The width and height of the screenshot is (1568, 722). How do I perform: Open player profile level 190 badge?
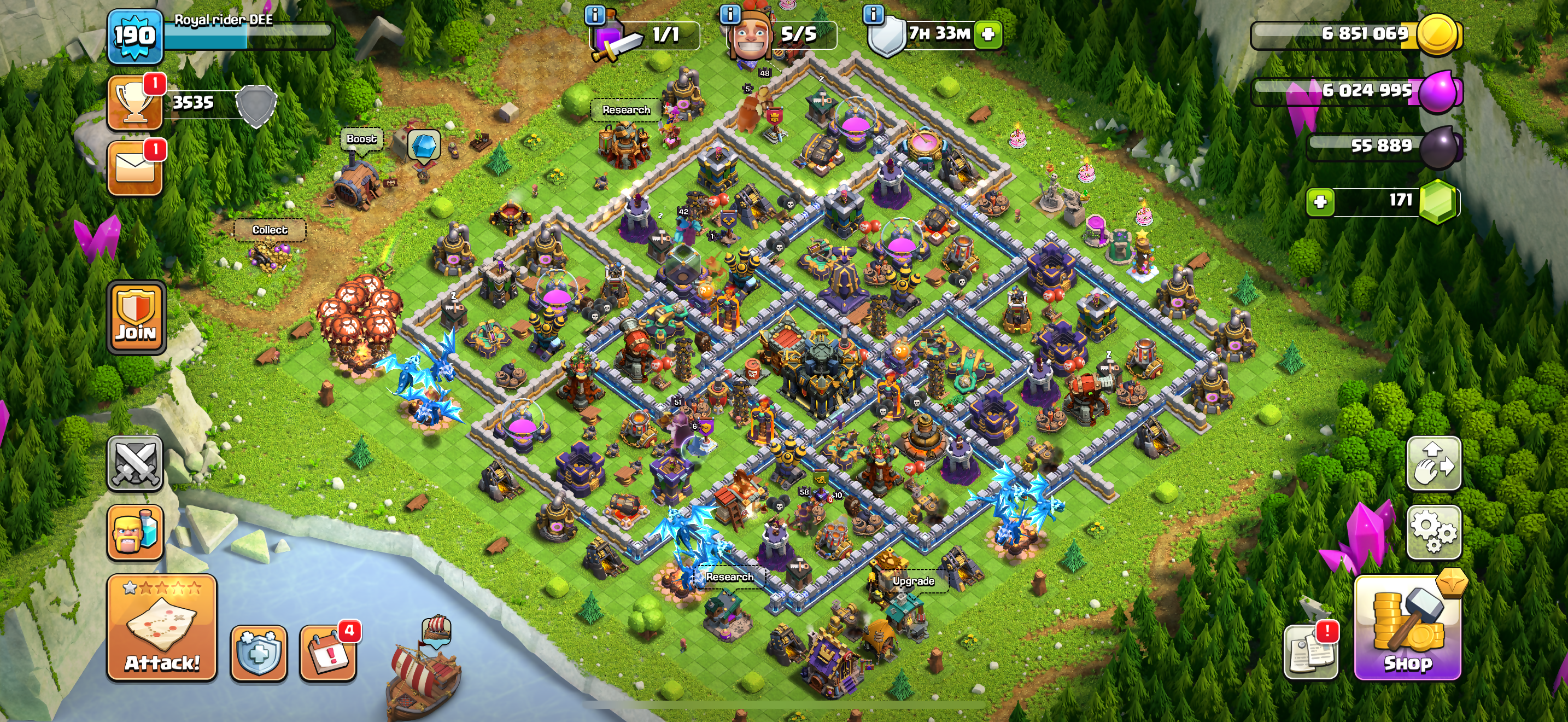pos(135,37)
